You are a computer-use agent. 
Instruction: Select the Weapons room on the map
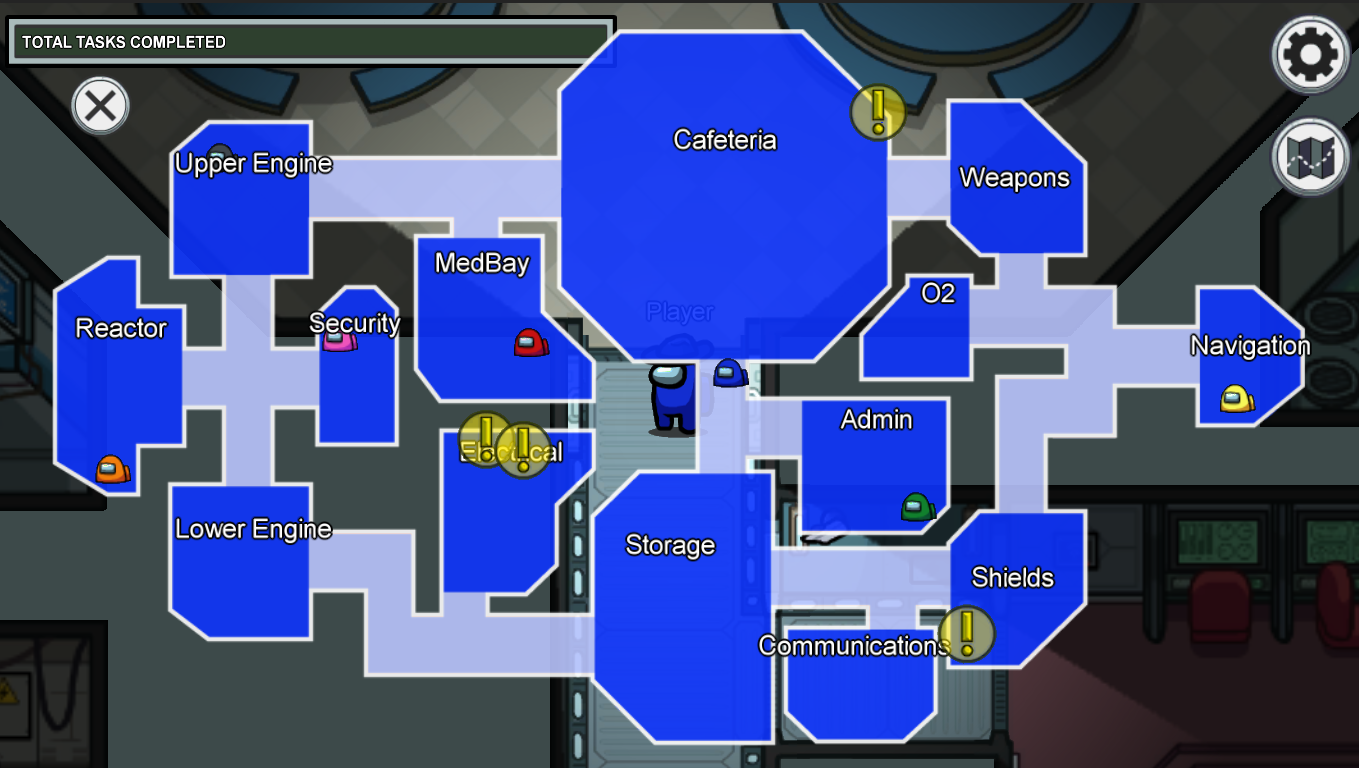pos(1014,178)
